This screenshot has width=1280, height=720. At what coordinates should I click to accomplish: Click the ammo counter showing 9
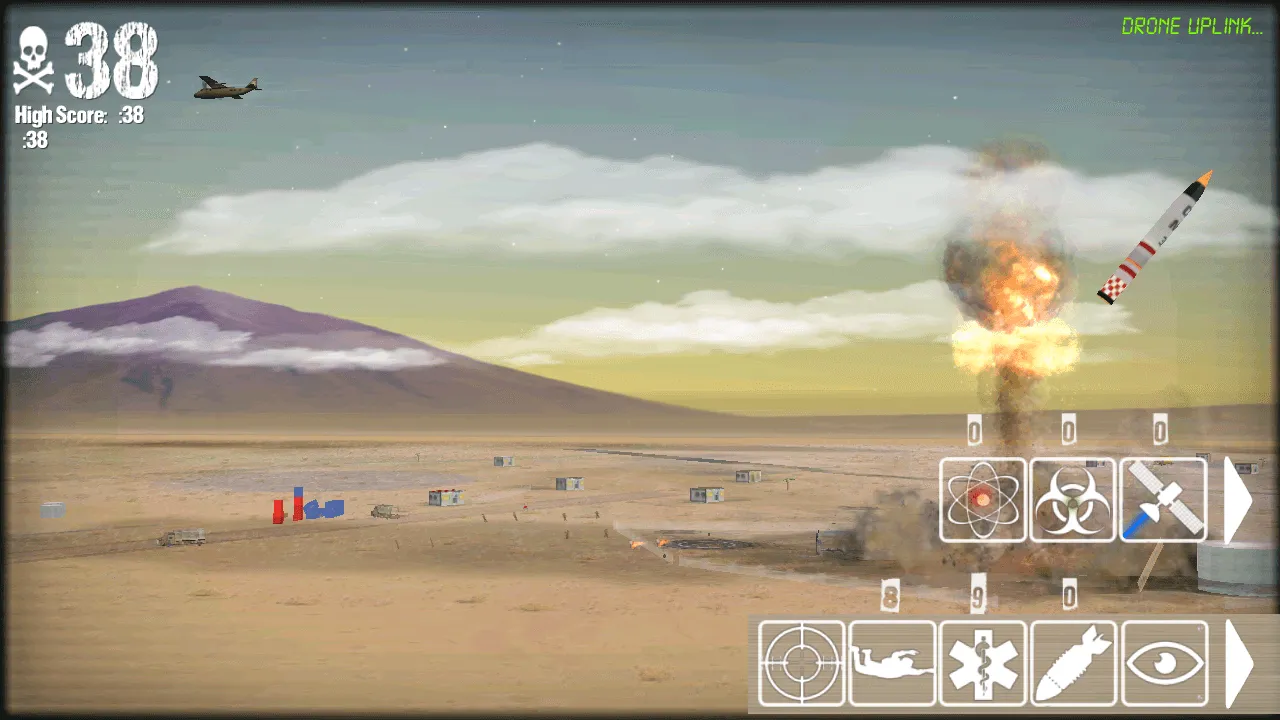point(982,597)
